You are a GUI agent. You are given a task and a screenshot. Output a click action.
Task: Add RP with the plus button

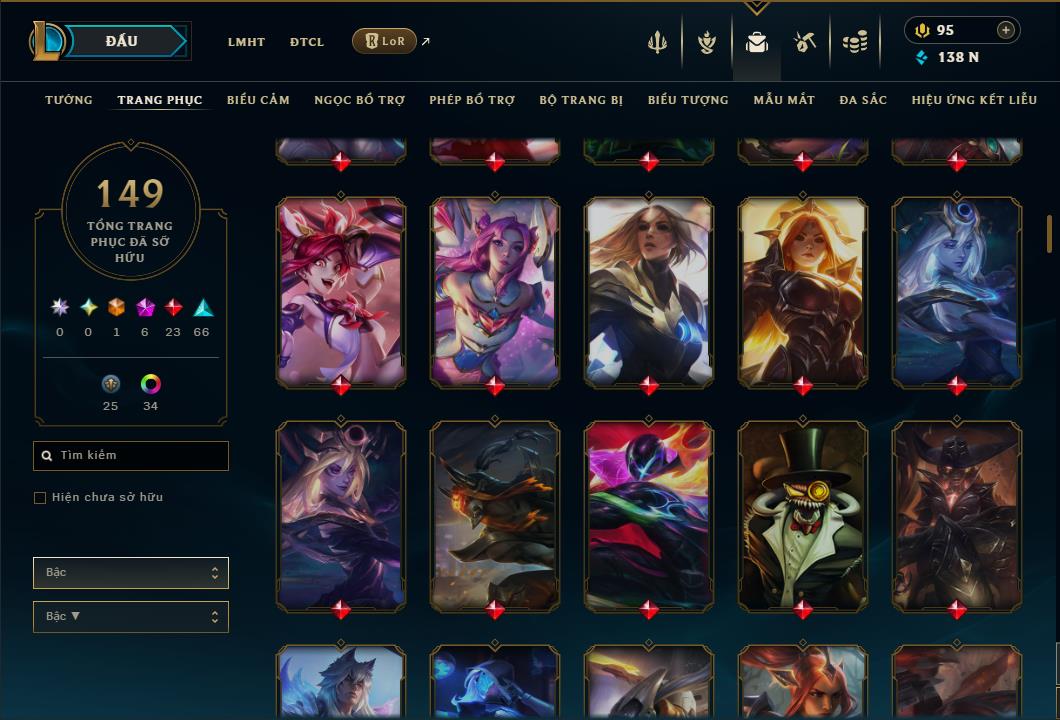(x=1005, y=30)
